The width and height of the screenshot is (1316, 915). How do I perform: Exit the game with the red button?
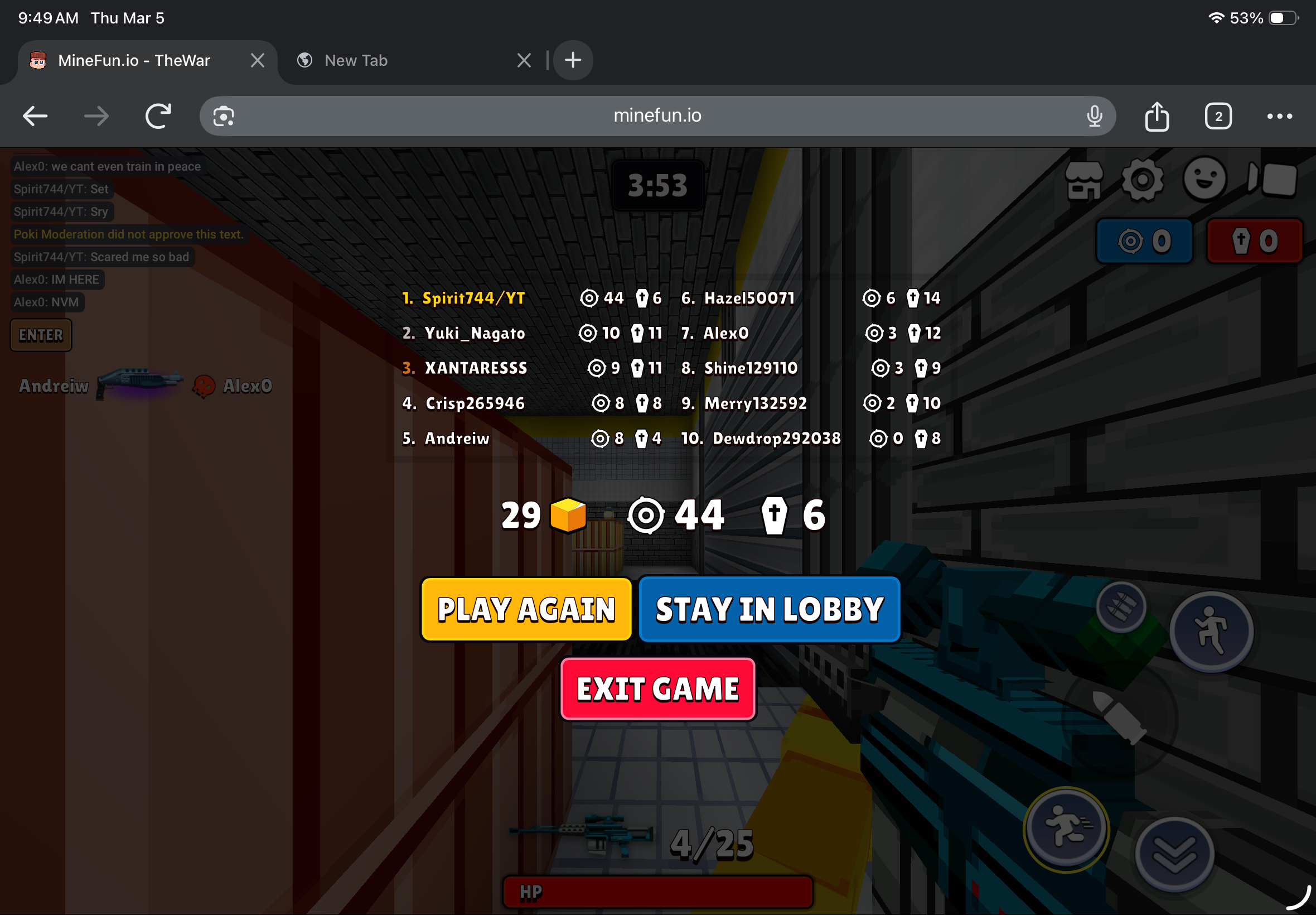pyautogui.click(x=657, y=688)
